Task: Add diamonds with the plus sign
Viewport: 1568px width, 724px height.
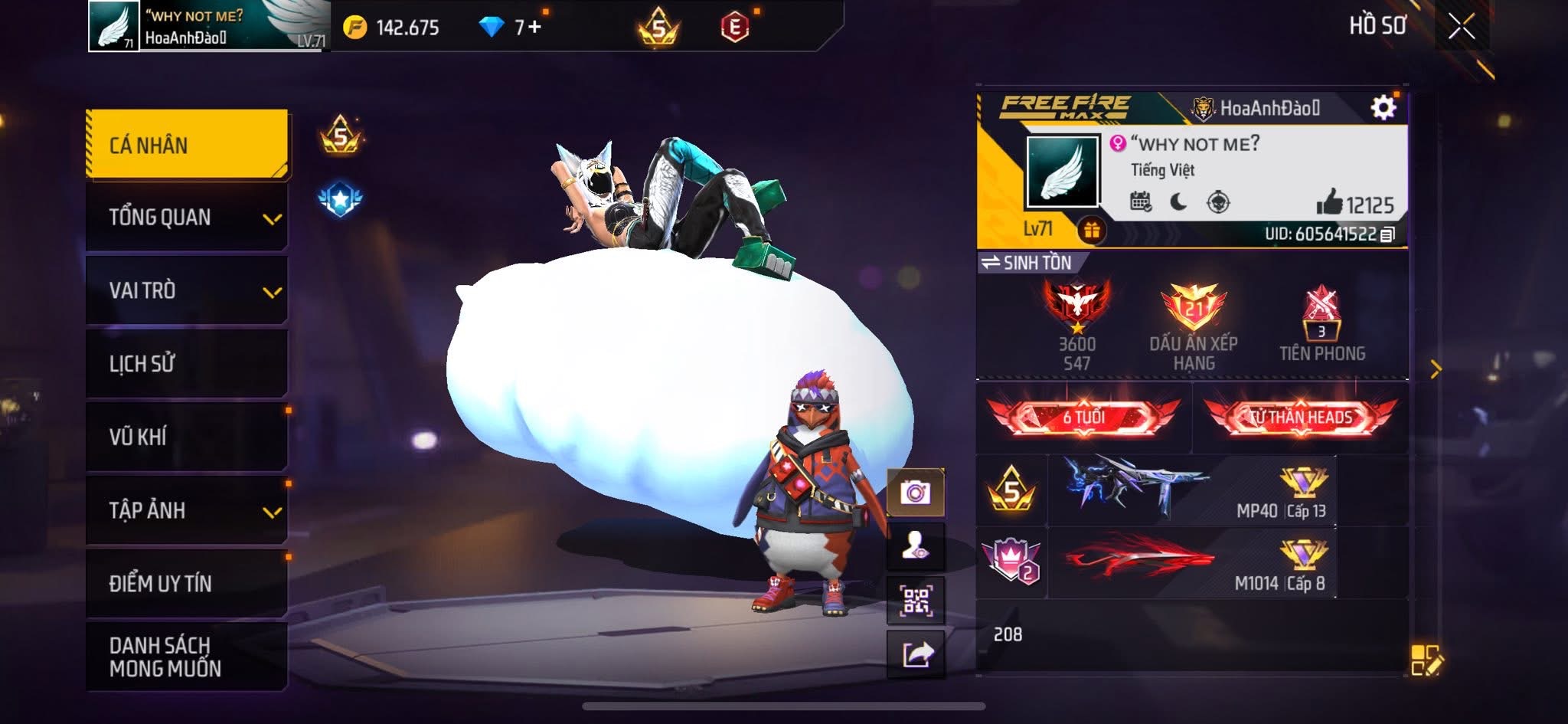Action: click(533, 28)
